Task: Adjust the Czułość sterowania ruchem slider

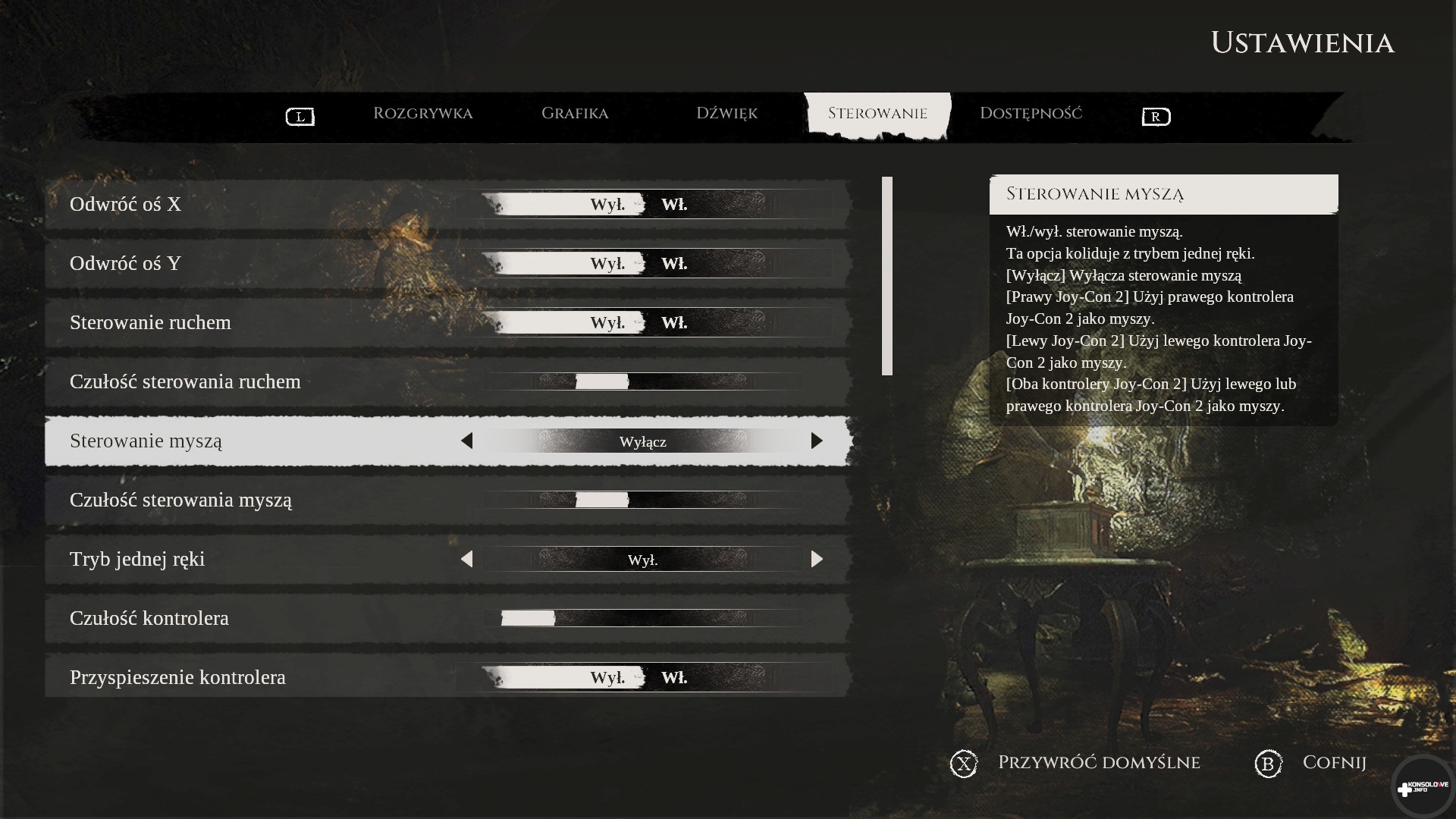Action: [602, 381]
